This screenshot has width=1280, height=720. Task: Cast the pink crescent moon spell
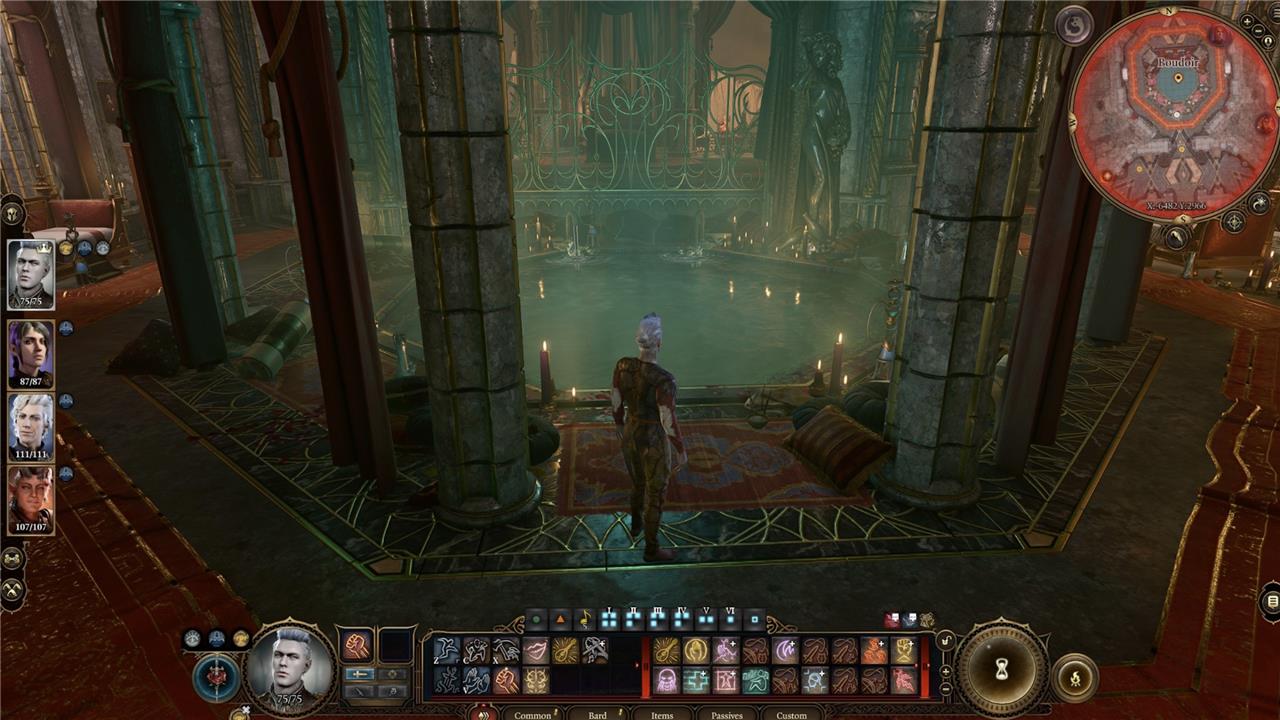[785, 651]
